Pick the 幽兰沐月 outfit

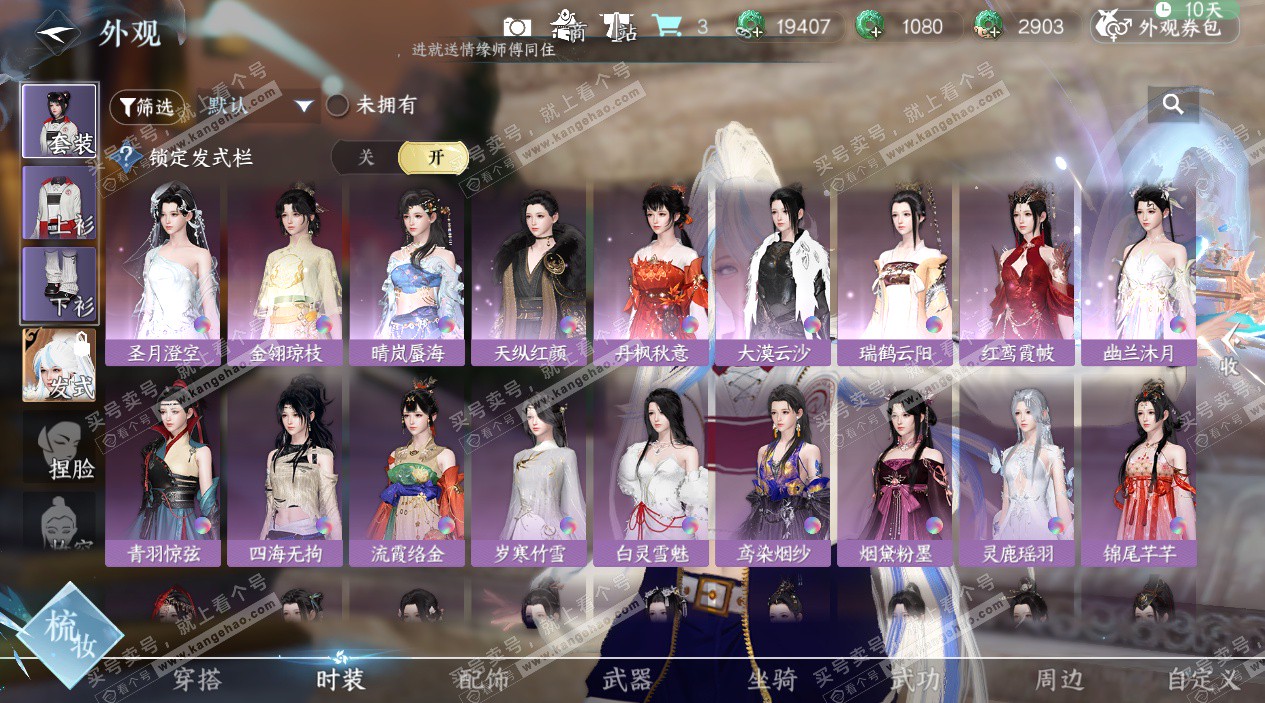1139,270
